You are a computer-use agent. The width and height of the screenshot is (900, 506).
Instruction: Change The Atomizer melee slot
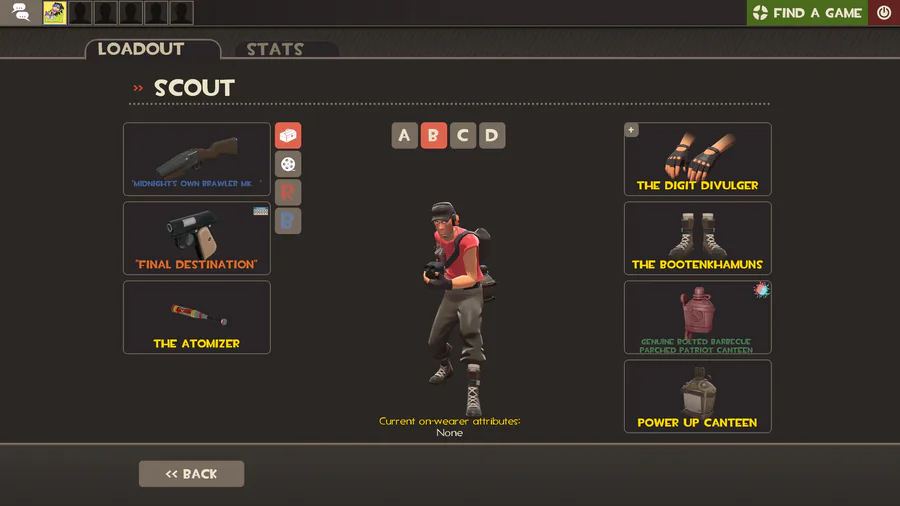196,317
